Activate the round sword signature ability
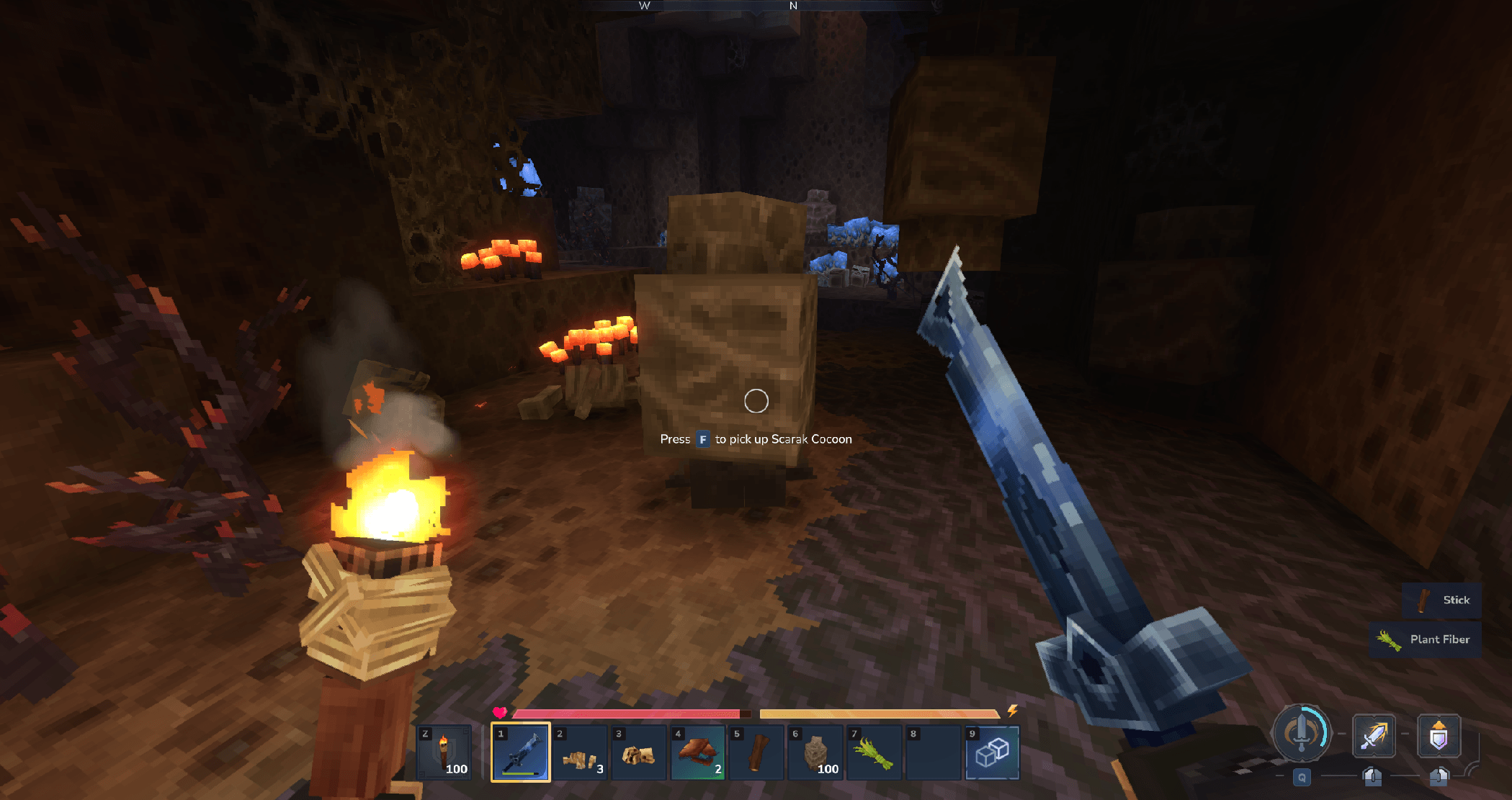 pos(1302,734)
